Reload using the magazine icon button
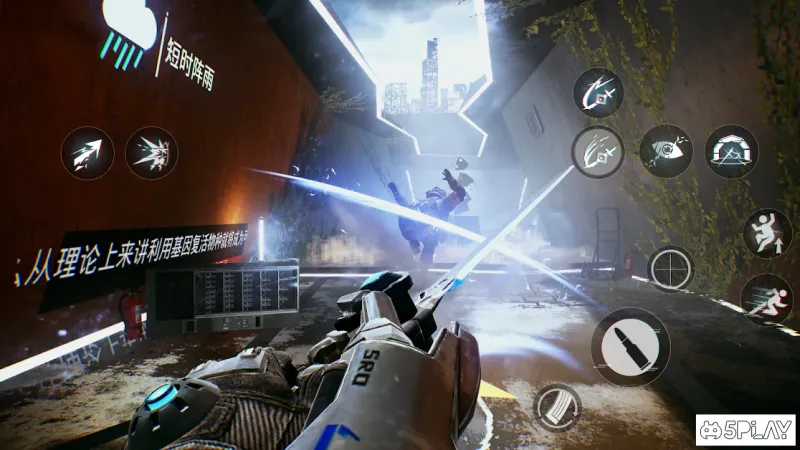Screen dimensions: 800x450 click(x=558, y=407)
